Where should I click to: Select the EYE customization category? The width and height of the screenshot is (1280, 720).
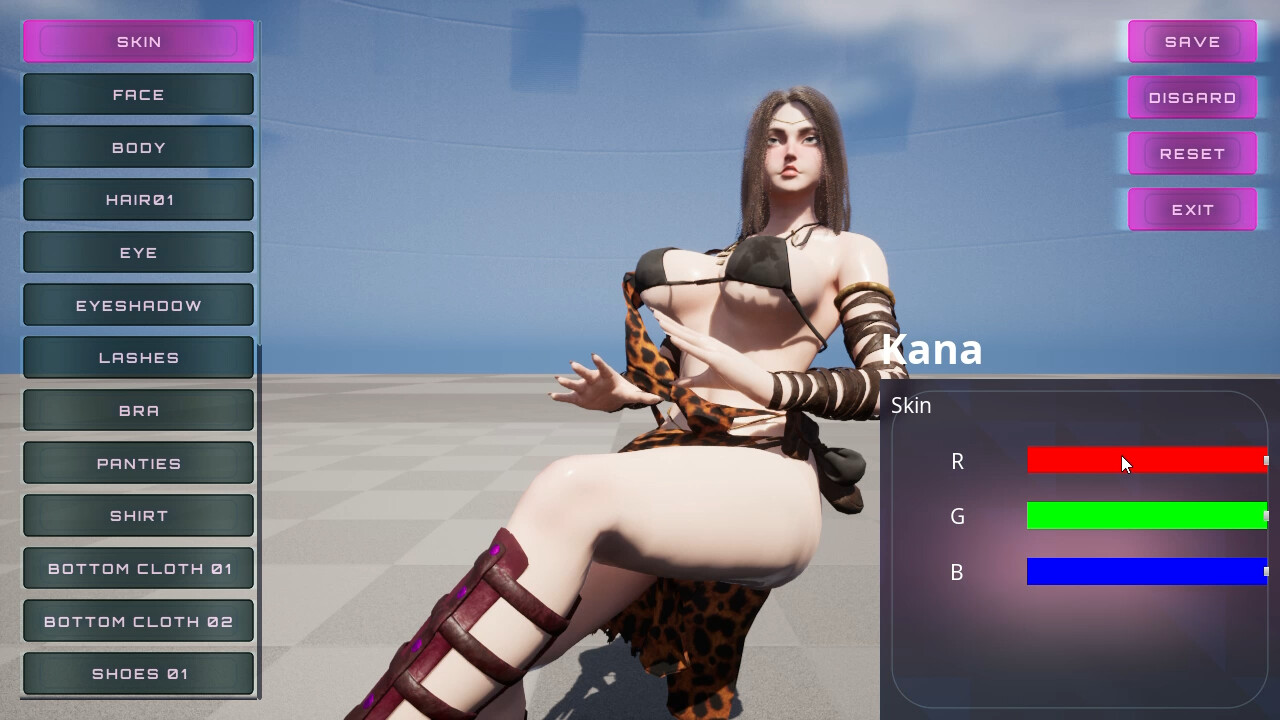[138, 252]
